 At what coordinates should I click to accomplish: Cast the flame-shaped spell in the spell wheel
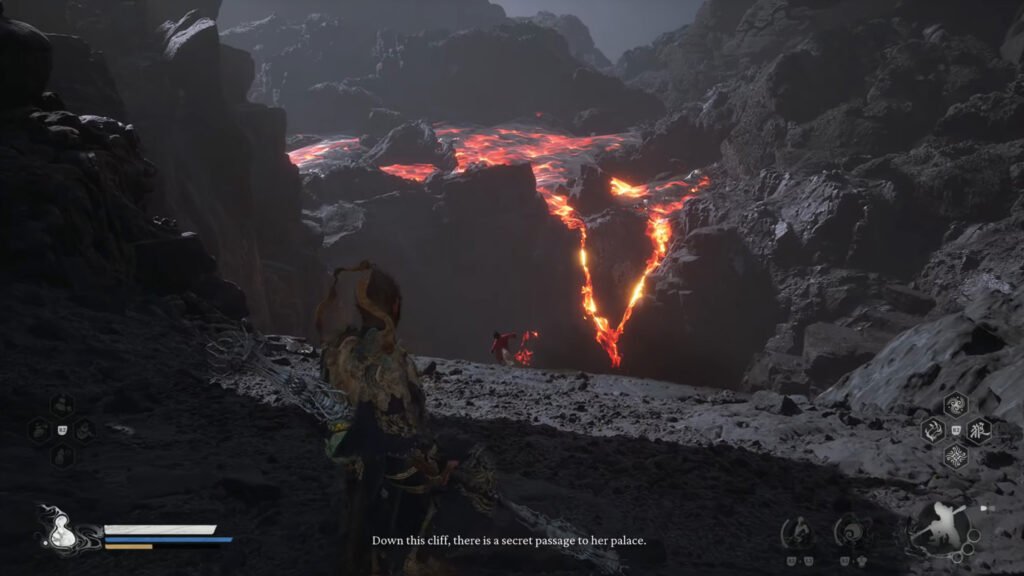[932, 430]
